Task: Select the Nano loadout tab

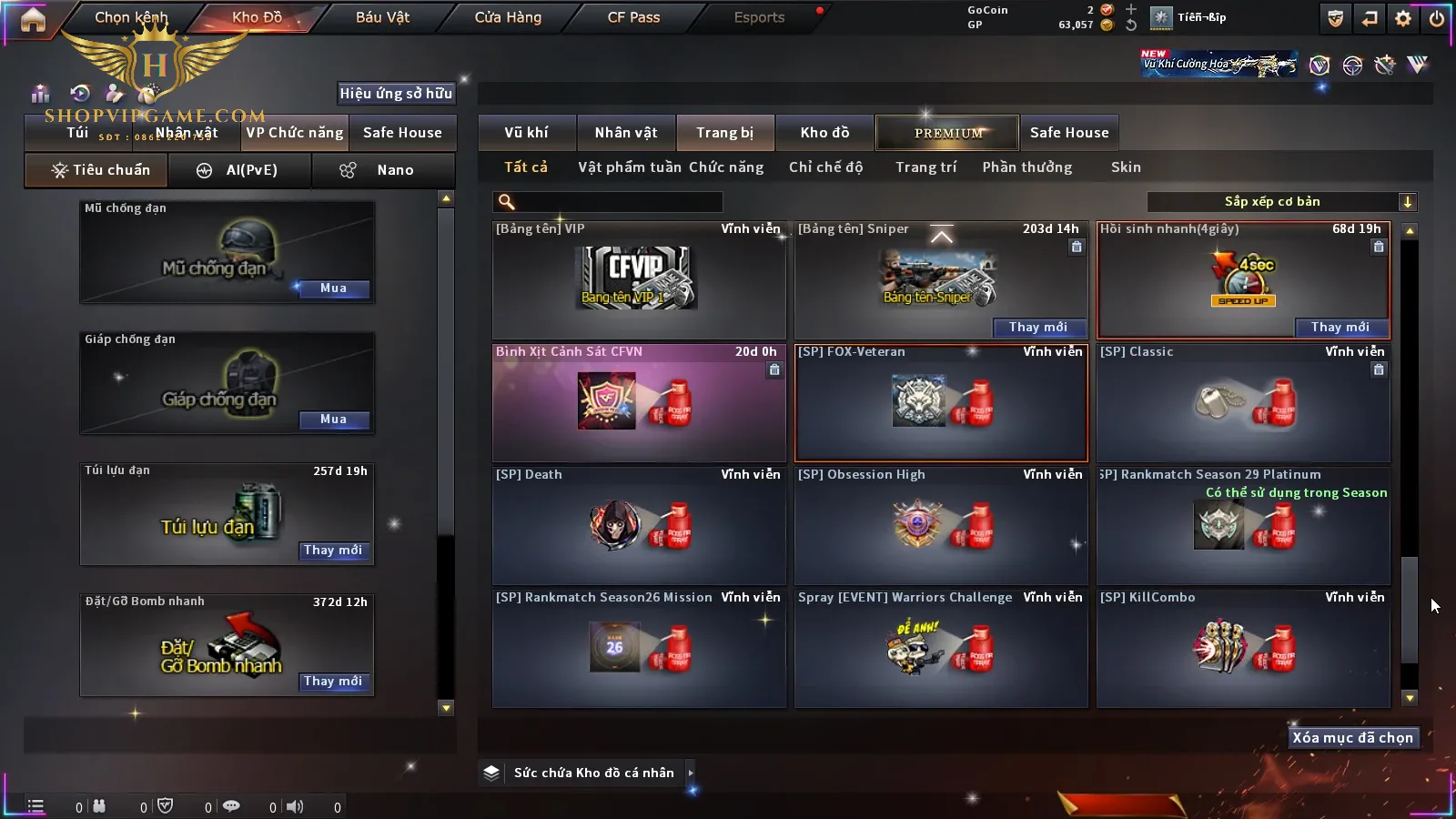Action: (x=383, y=170)
